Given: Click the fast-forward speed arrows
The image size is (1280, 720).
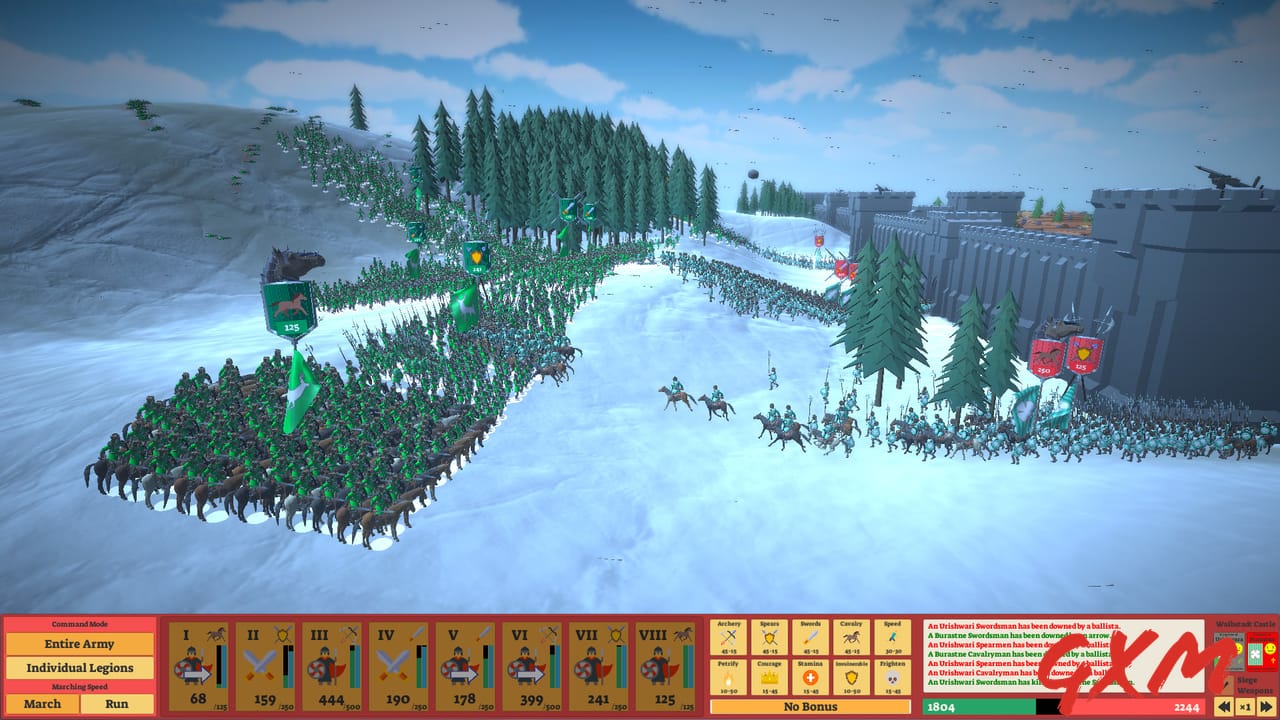Looking at the screenshot, I should coord(1266,705).
